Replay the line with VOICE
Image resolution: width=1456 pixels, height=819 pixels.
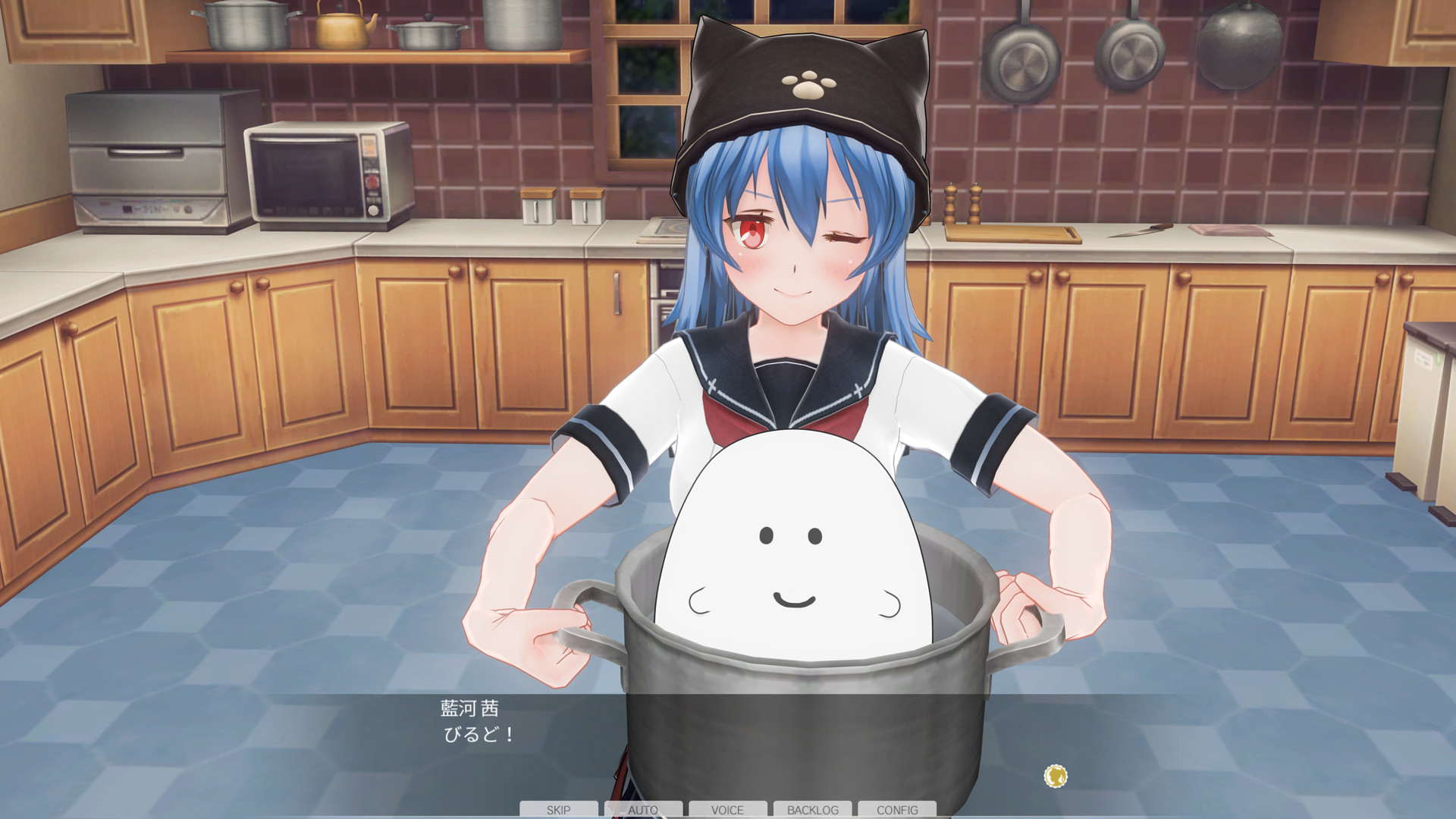(x=727, y=809)
